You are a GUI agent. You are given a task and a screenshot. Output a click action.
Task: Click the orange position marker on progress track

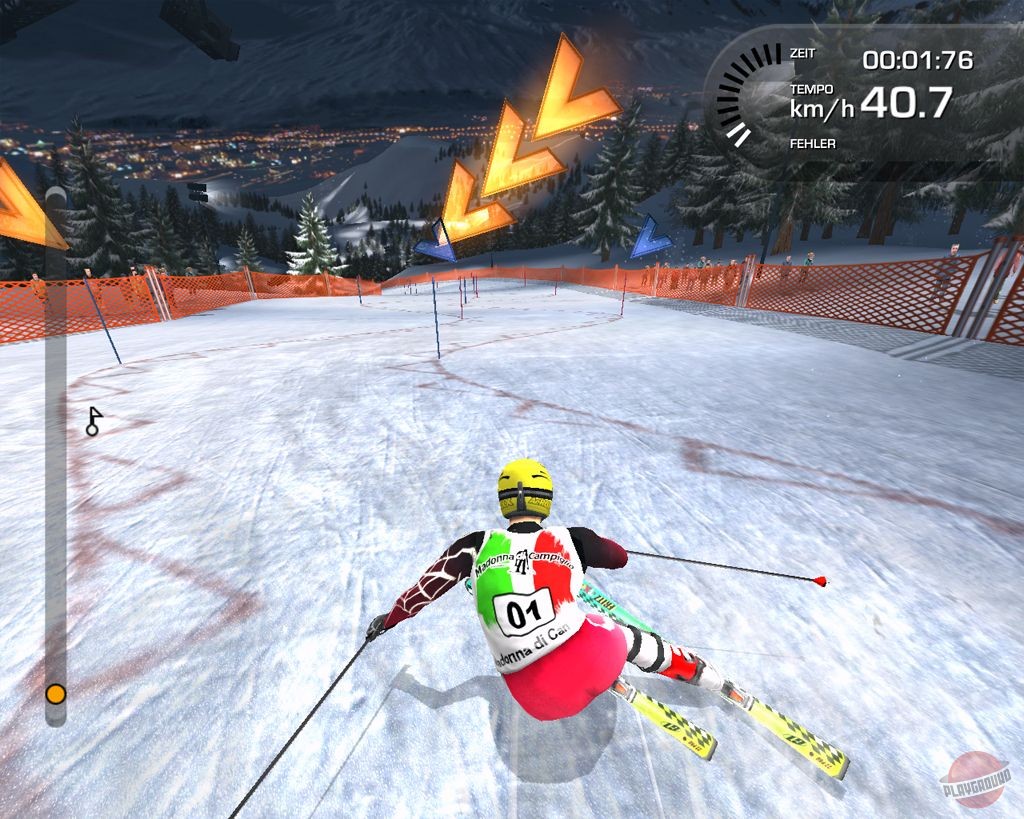coord(56,693)
